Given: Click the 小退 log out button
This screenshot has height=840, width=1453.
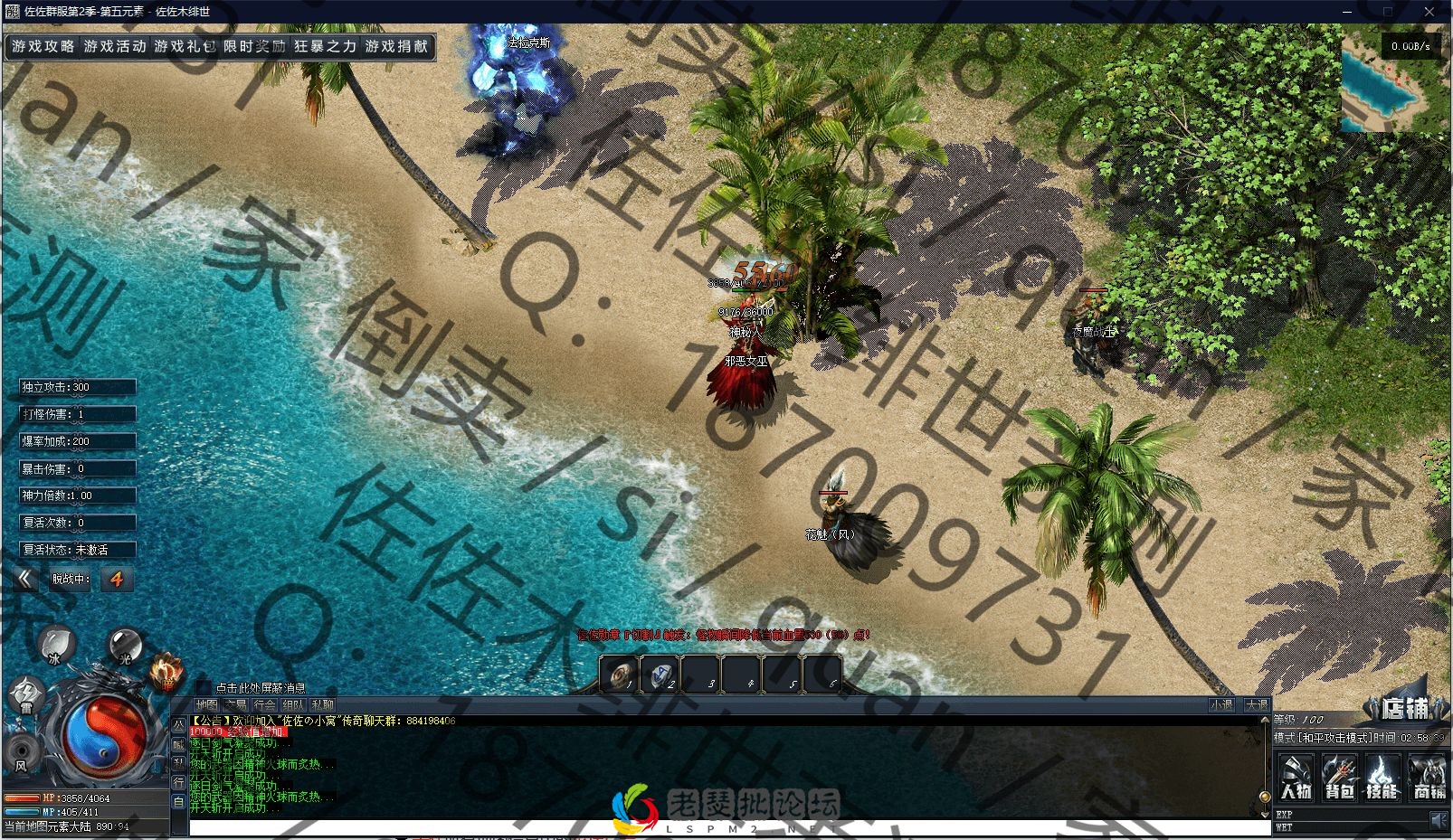Looking at the screenshot, I should [x=1221, y=704].
